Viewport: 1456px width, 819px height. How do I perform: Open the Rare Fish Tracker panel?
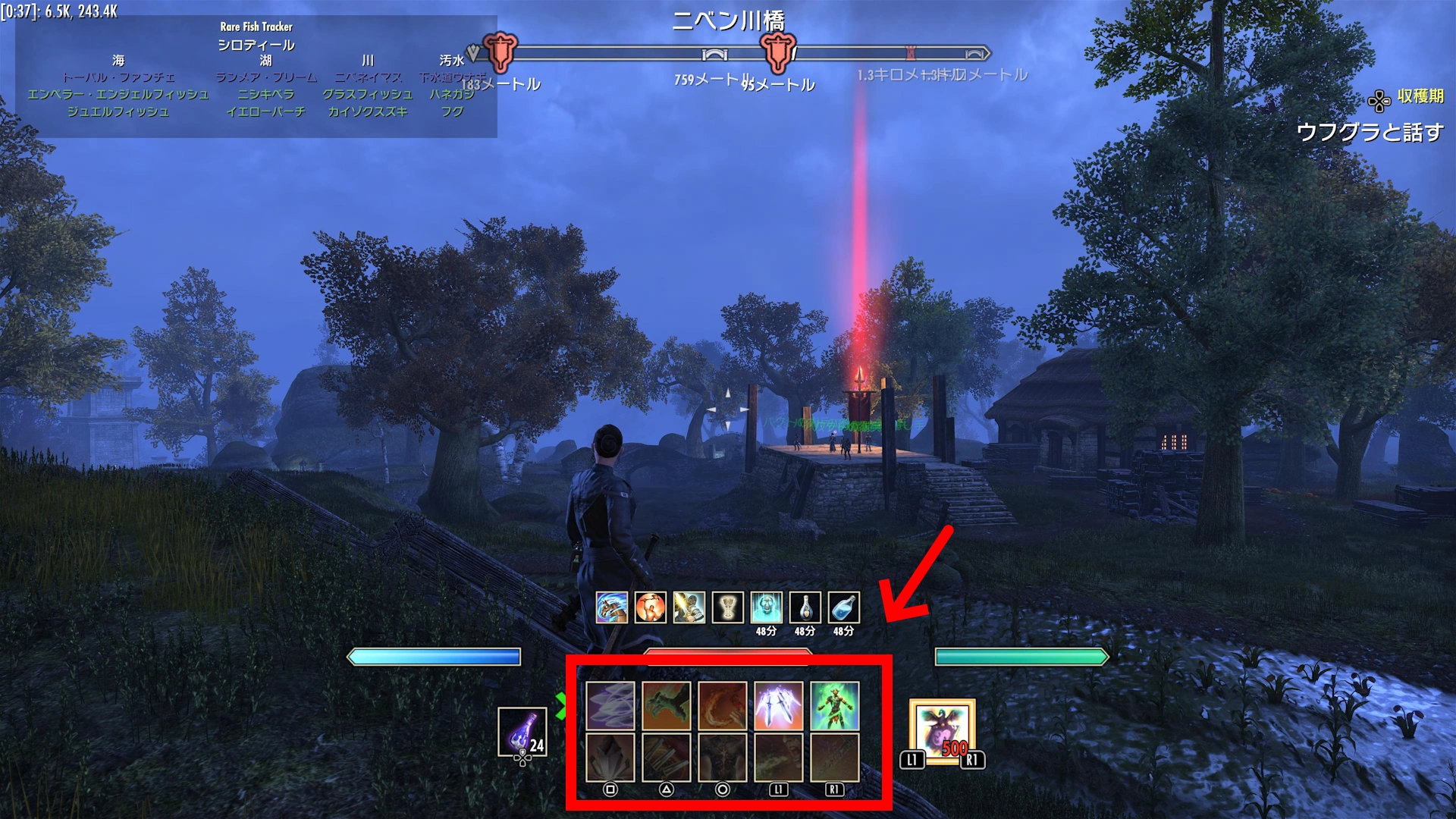(x=256, y=27)
